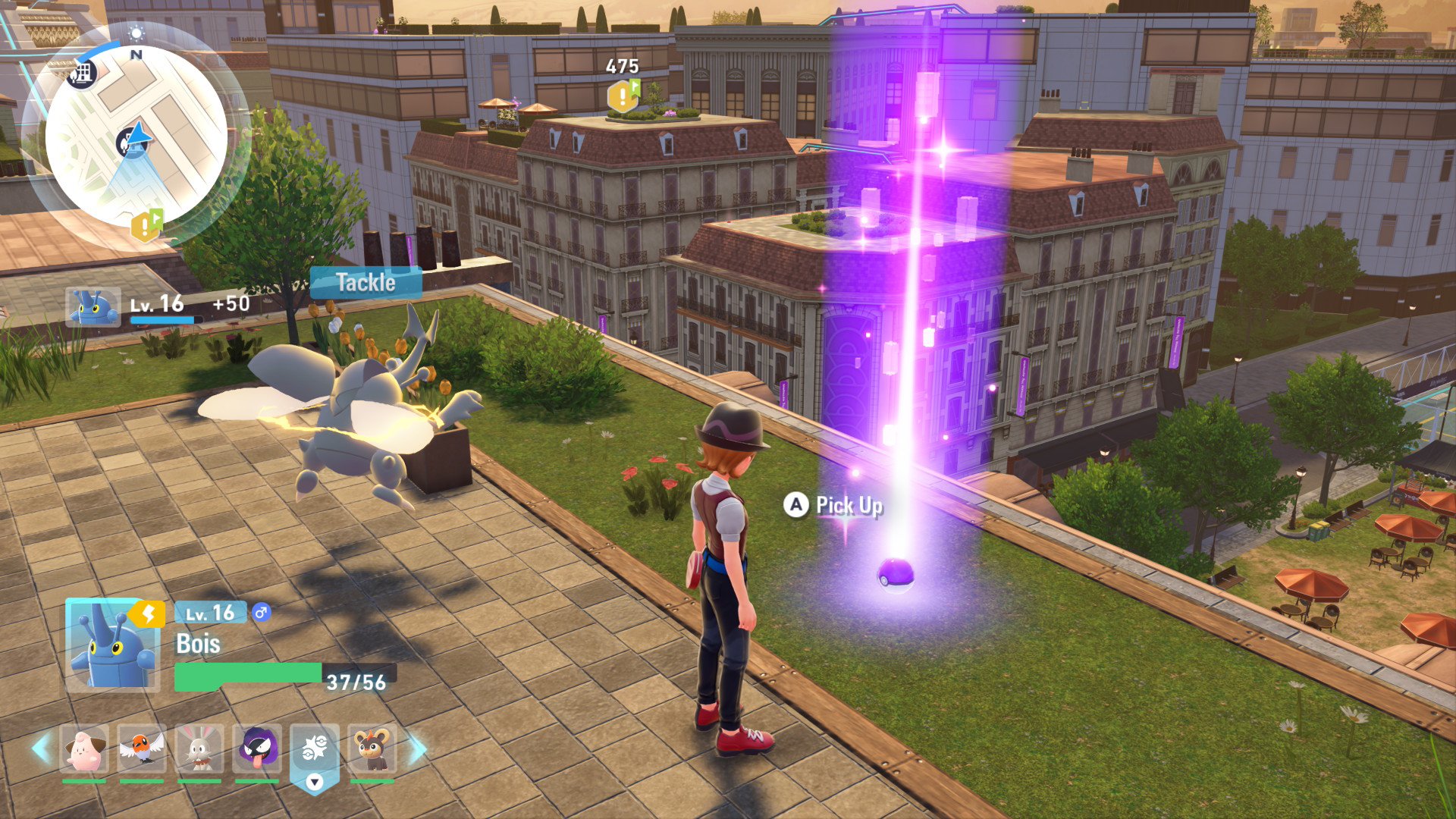This screenshot has height=819, width=1456.
Task: Select the building marker on minimap's top-left edge
Action: [83, 74]
